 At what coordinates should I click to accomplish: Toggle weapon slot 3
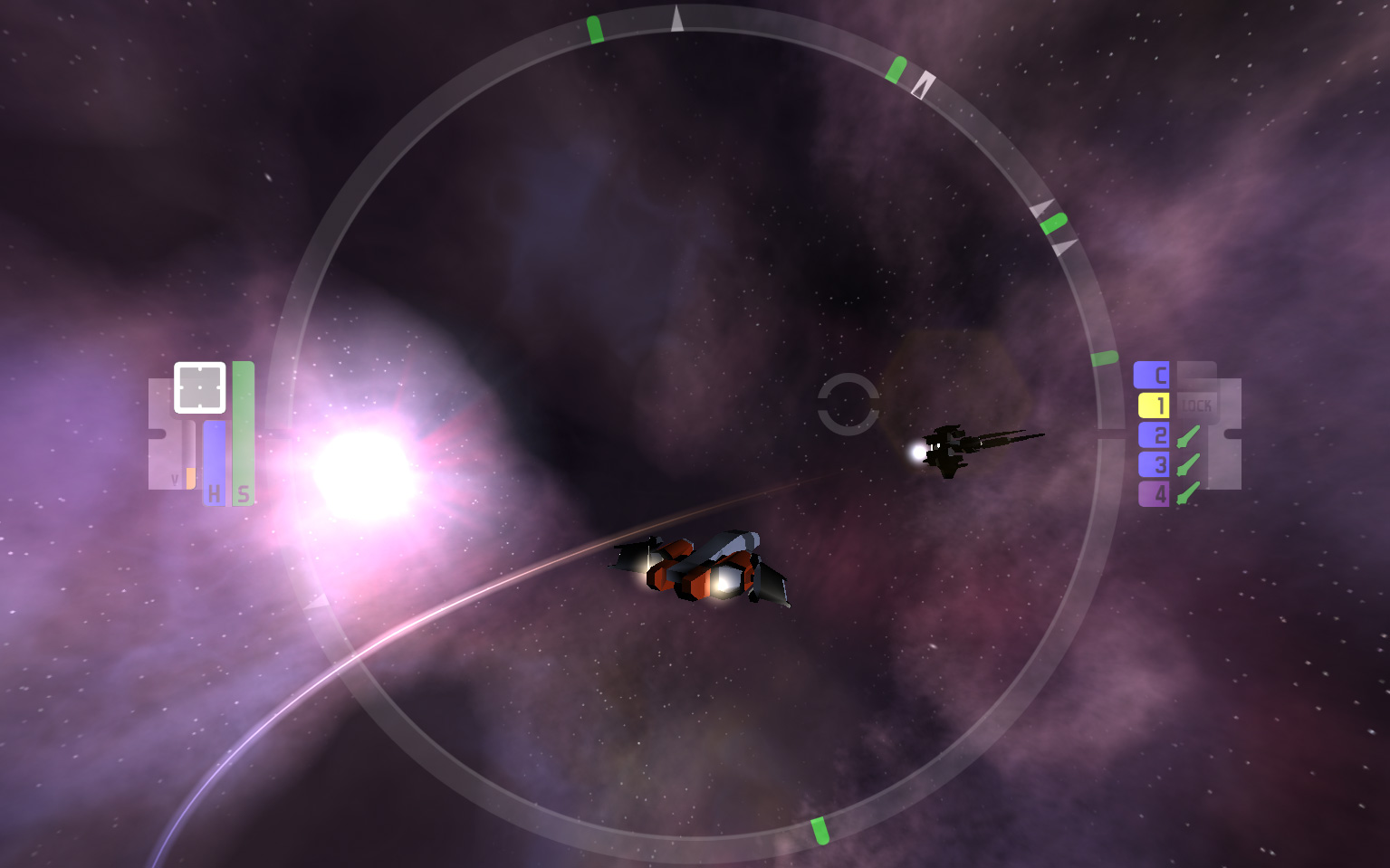1154,463
